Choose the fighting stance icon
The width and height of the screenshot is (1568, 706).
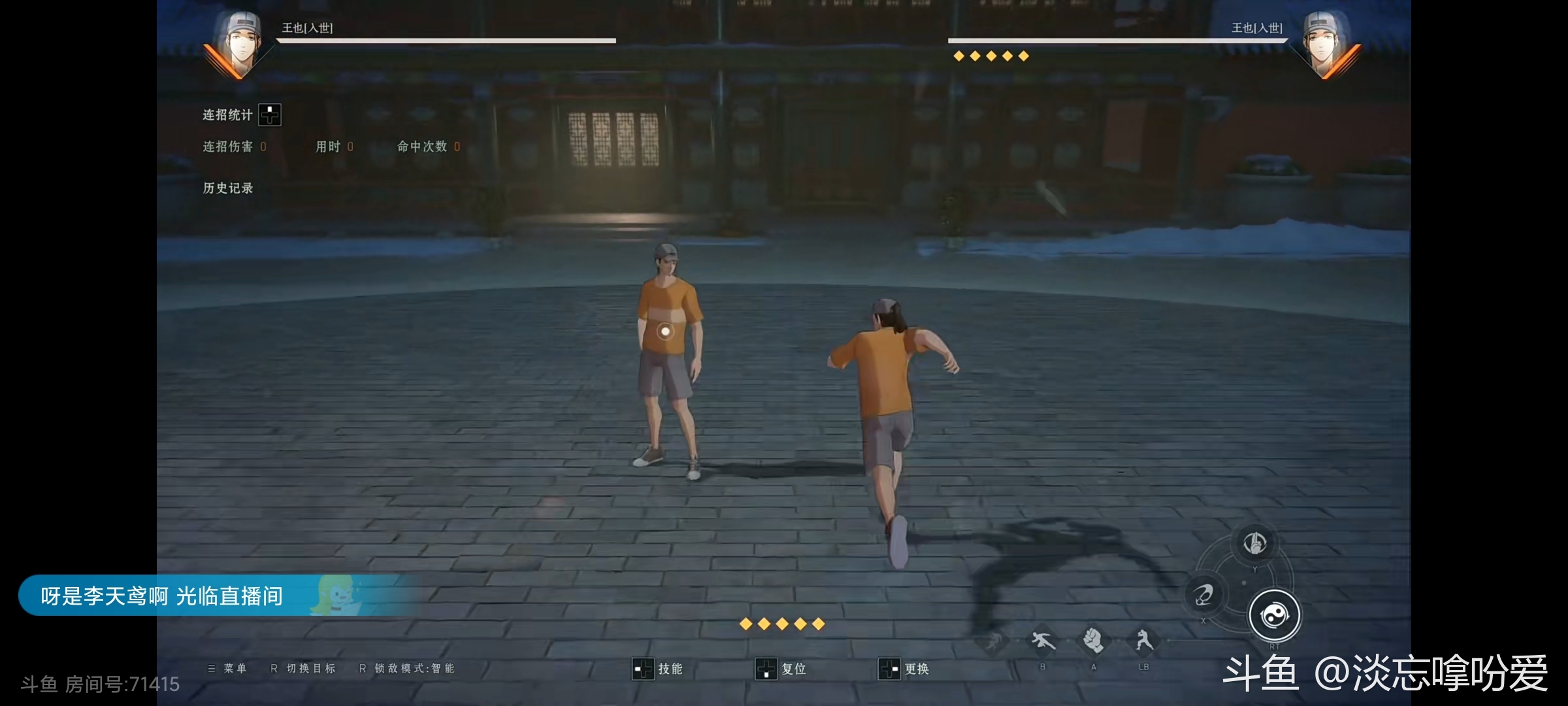click(1143, 641)
